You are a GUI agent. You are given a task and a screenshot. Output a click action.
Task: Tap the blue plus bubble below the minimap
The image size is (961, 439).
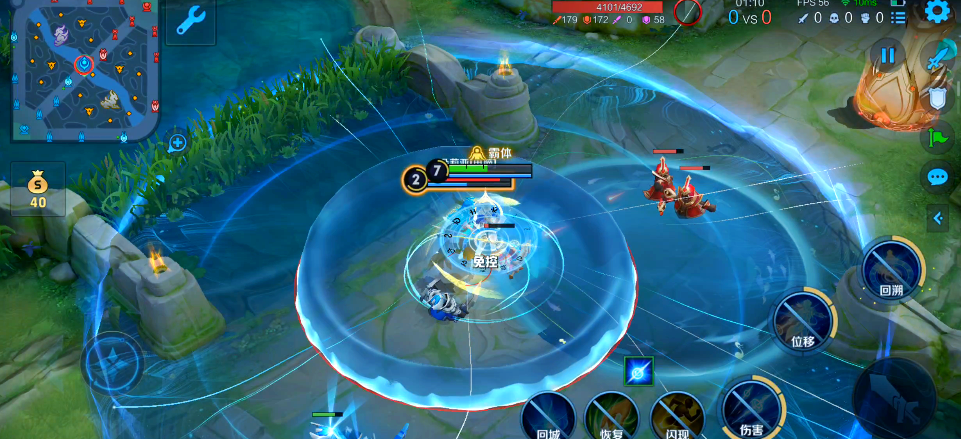tap(177, 143)
